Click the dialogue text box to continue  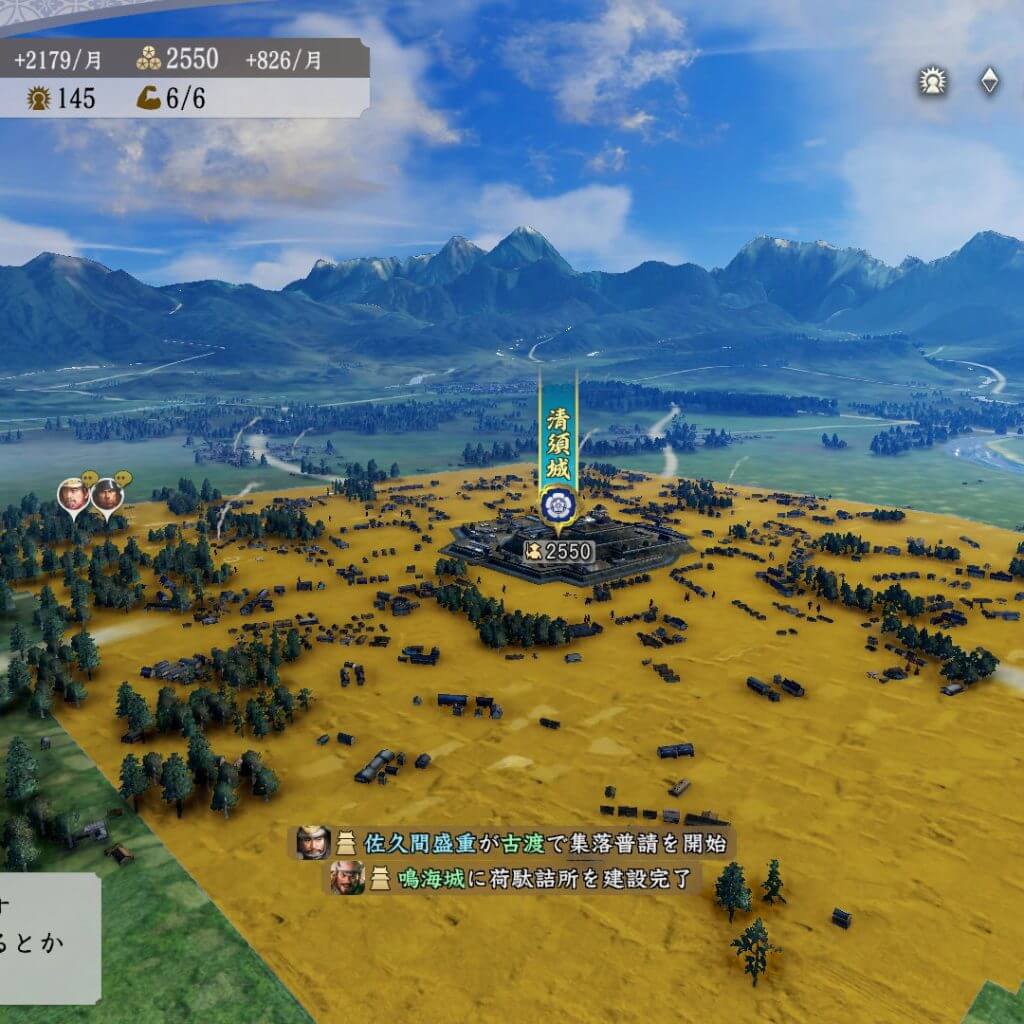pyautogui.click(x=48, y=938)
